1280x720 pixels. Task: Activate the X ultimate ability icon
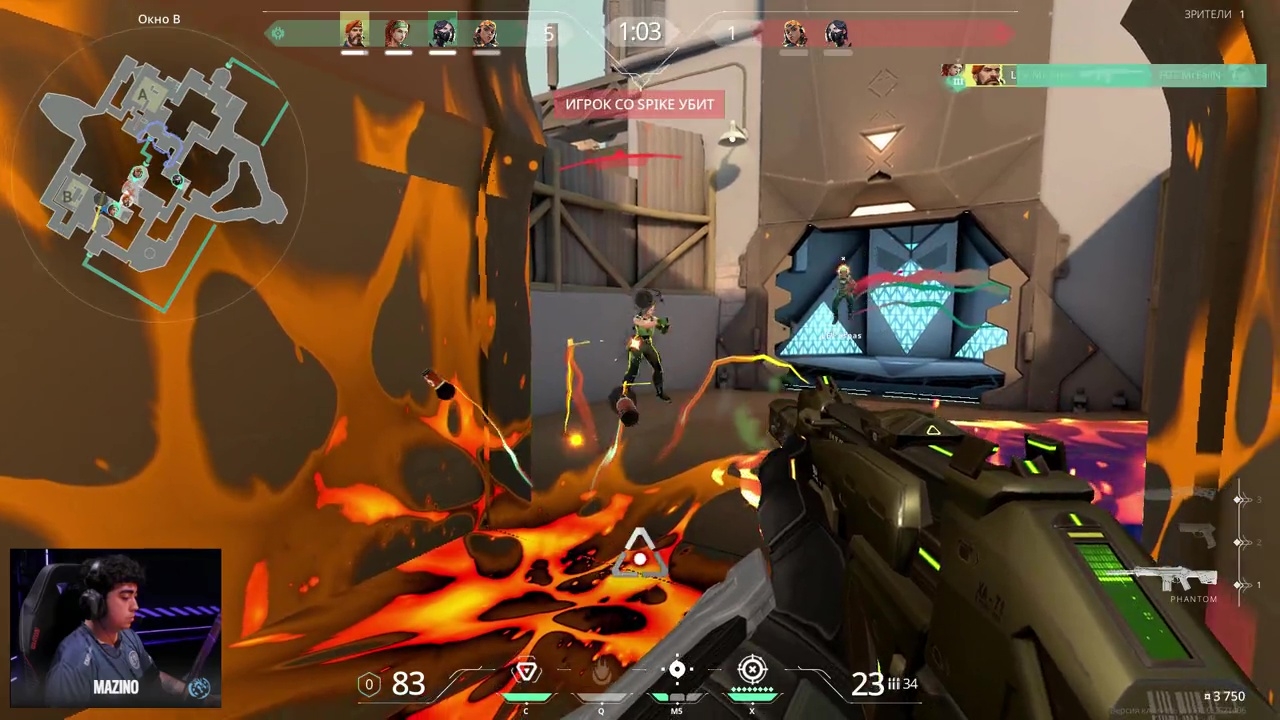(752, 670)
